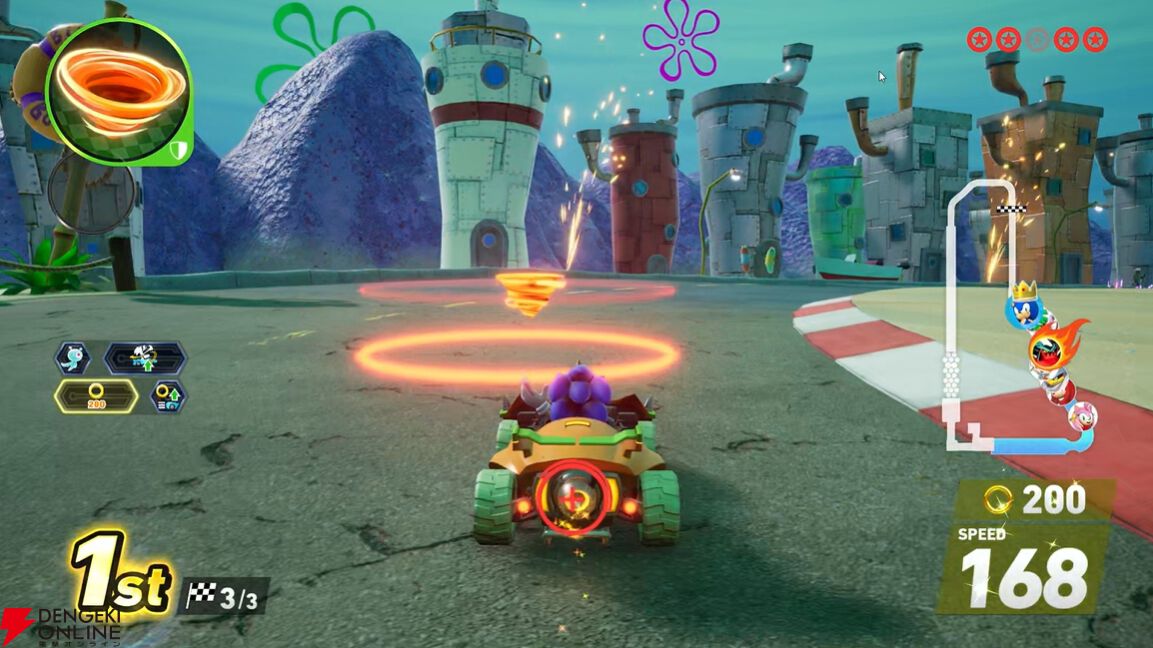1153x648 pixels.
Task: Click the flaming rival marker on the minimap
Action: point(1051,349)
